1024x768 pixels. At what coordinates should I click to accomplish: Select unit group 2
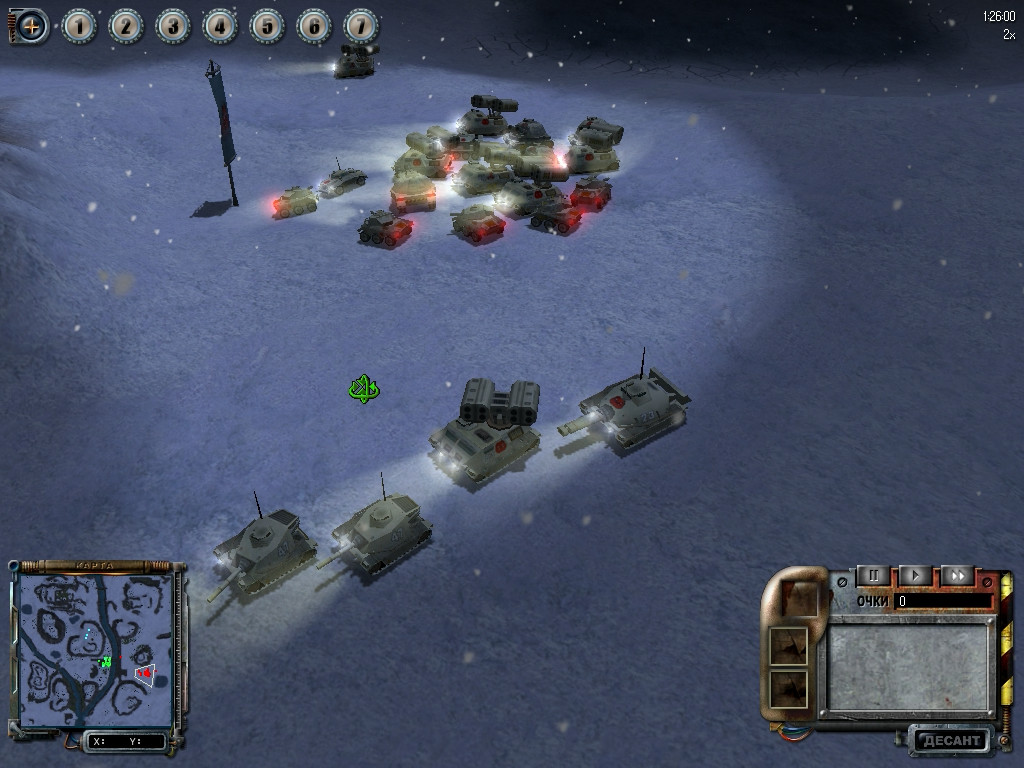[x=126, y=26]
